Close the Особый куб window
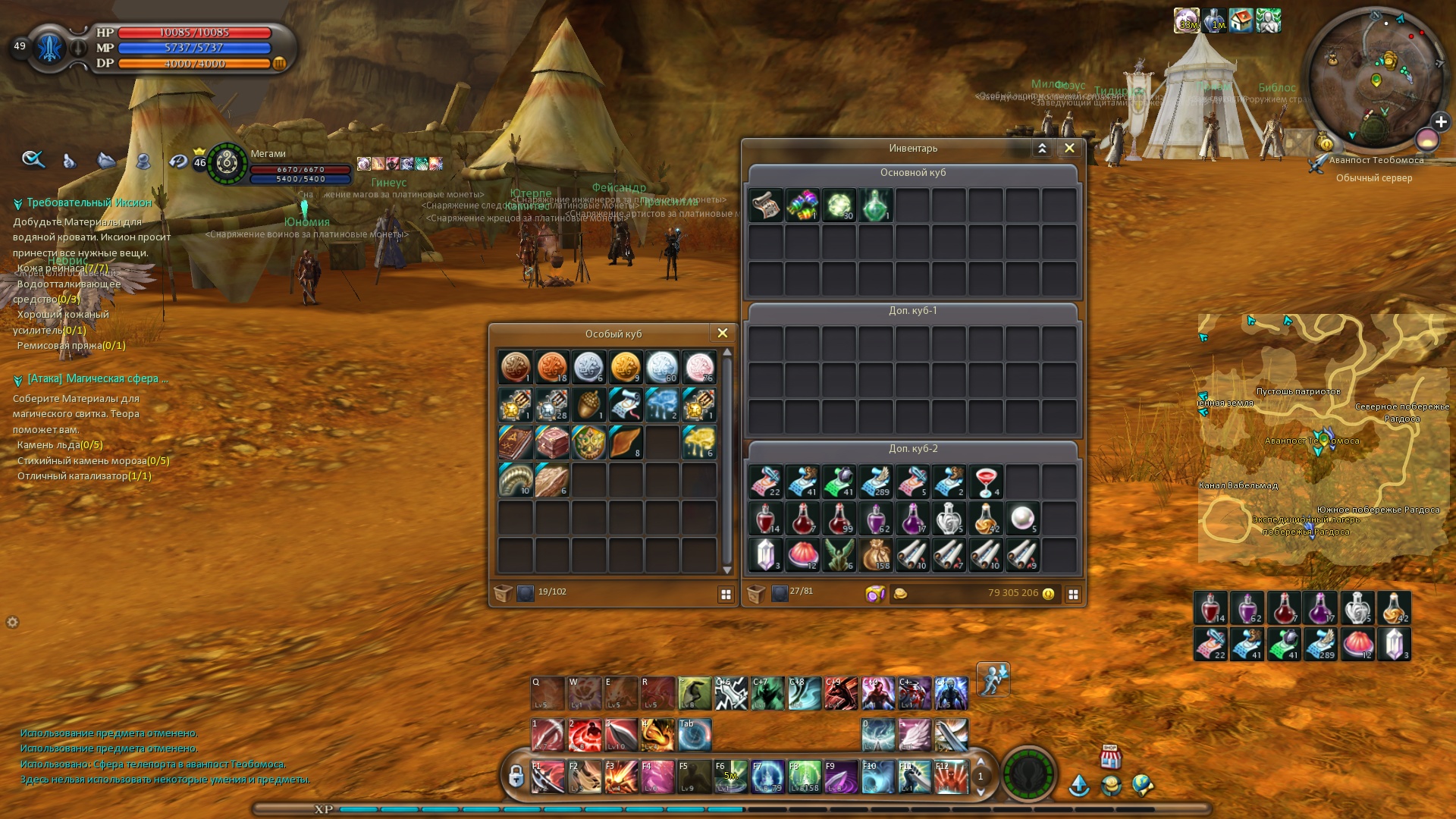 pyautogui.click(x=722, y=334)
